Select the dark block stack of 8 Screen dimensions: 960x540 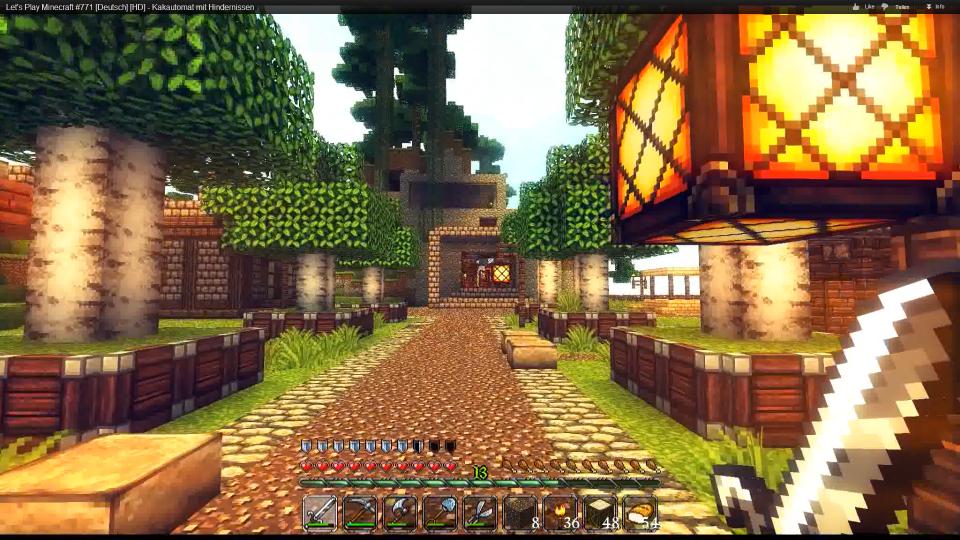coord(520,512)
